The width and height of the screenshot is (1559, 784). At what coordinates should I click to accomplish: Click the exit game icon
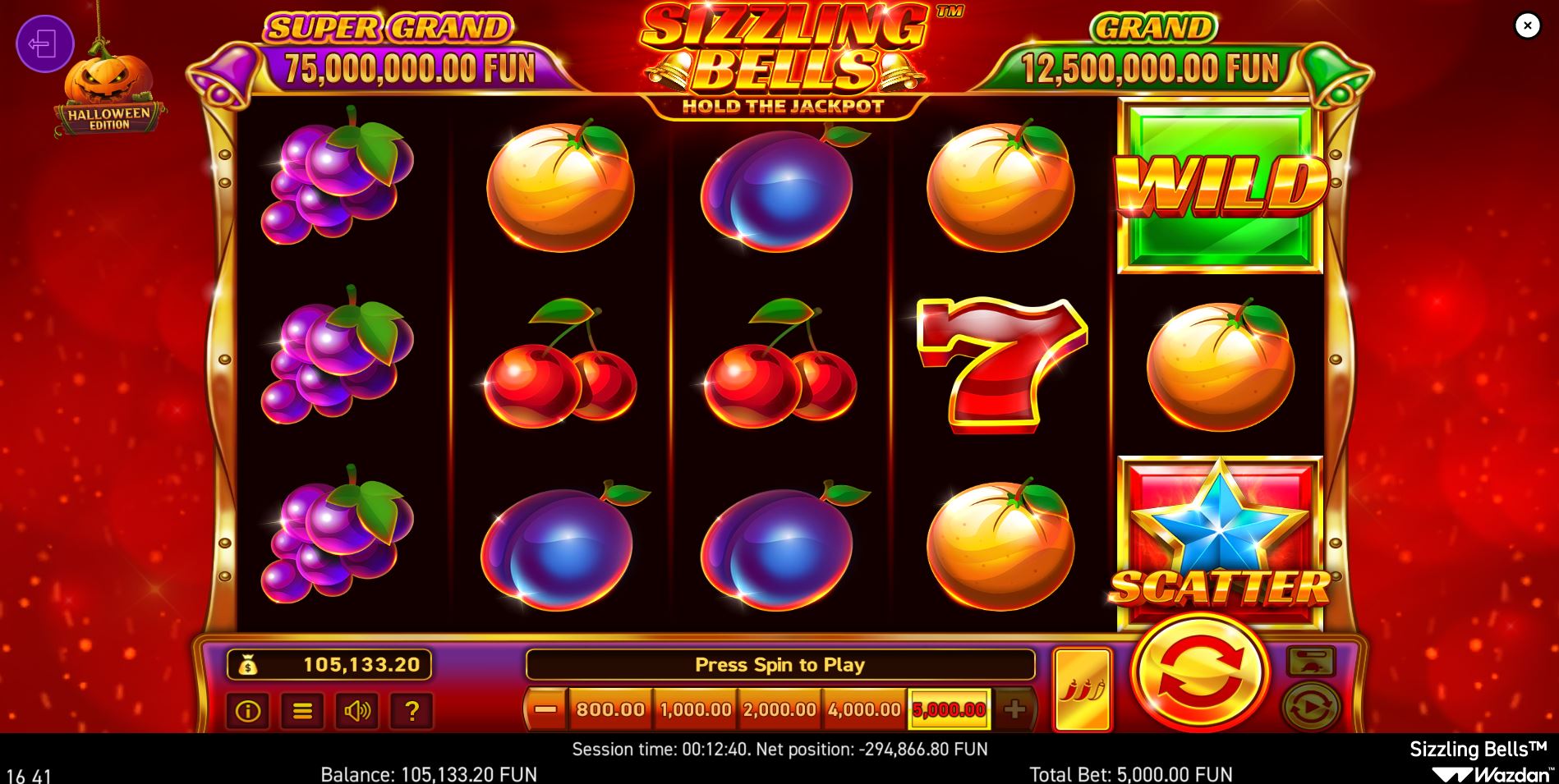45,43
